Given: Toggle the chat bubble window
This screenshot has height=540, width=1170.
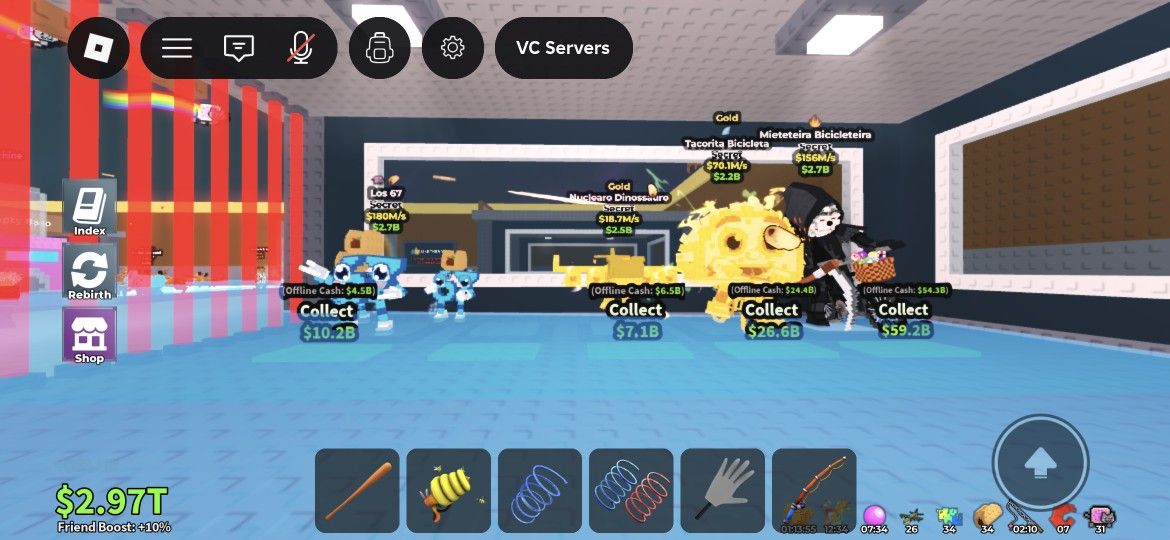Looking at the screenshot, I should 238,48.
